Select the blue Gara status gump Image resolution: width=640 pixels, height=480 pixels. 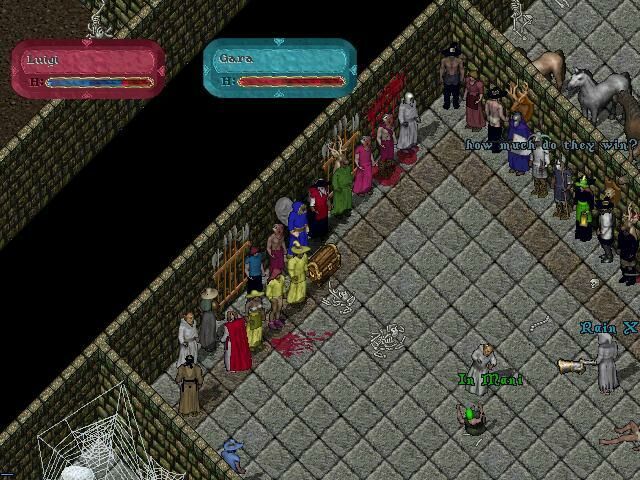pos(280,67)
